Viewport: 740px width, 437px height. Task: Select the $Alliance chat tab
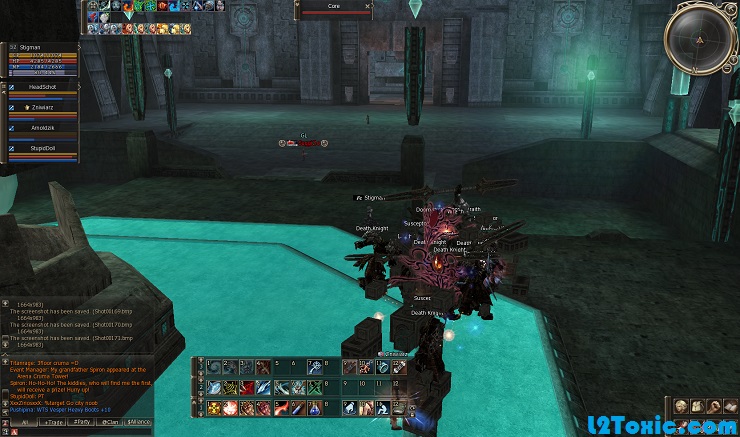click(139, 423)
